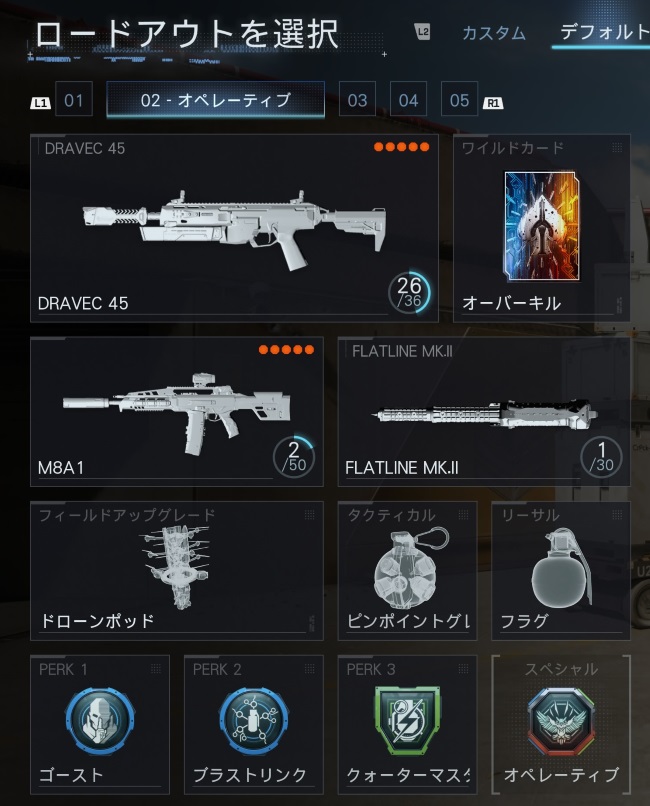The height and width of the screenshot is (806, 650).
Task: Switch to loadout slot 04
Action: (408, 100)
